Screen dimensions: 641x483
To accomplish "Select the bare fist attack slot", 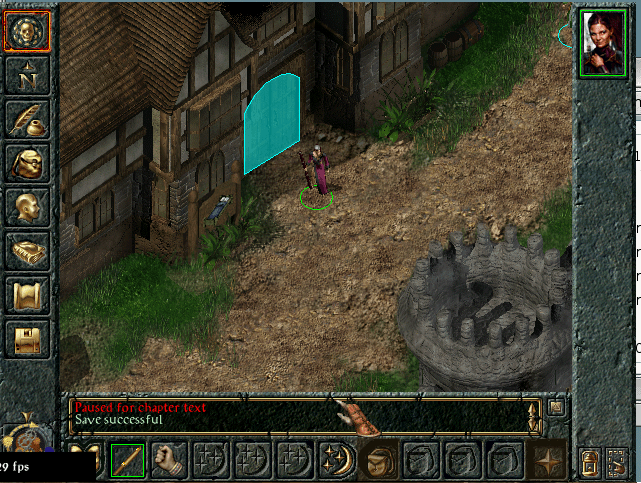I will click(169, 460).
